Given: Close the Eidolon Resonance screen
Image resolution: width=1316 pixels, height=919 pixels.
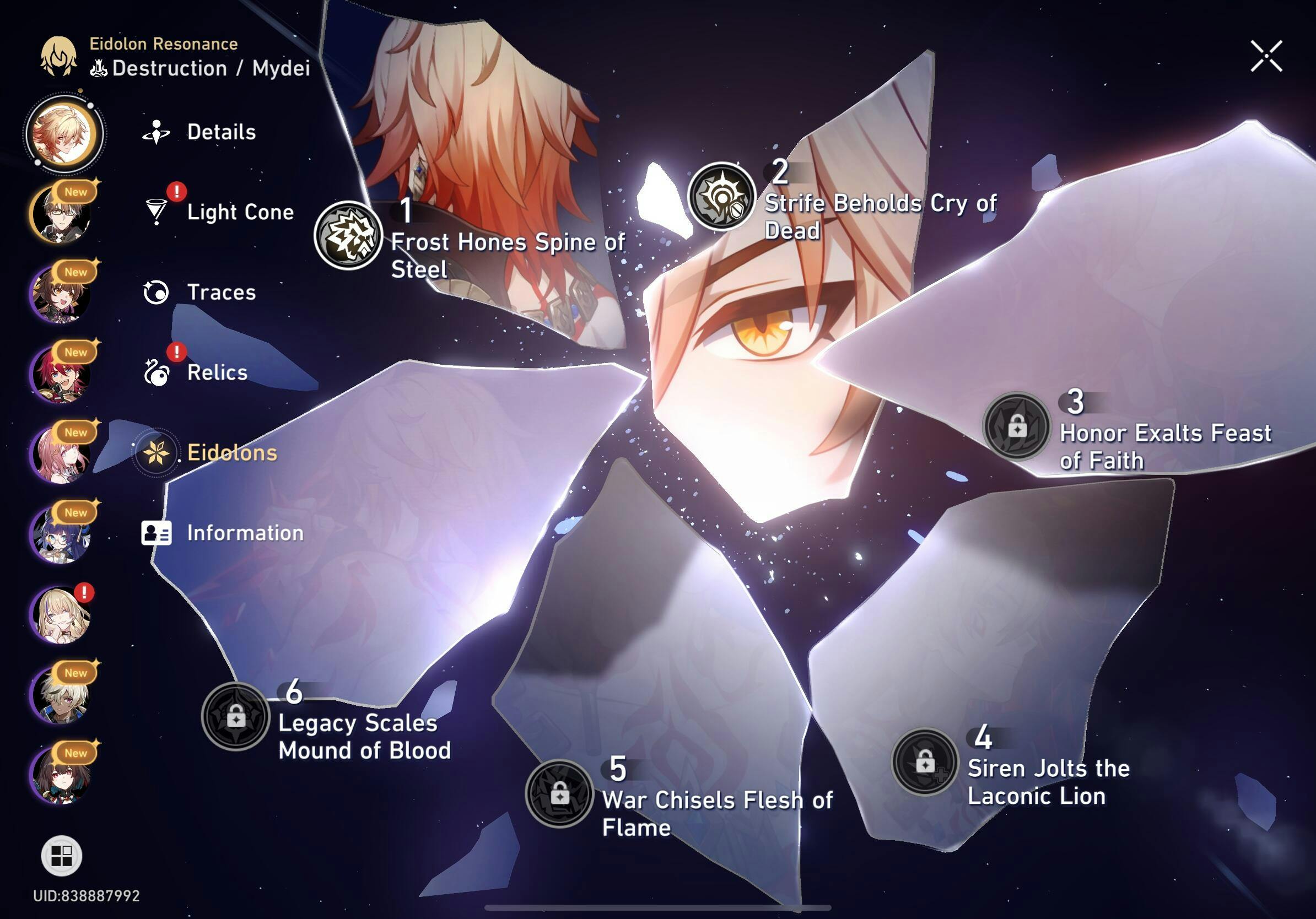Looking at the screenshot, I should [1265, 56].
